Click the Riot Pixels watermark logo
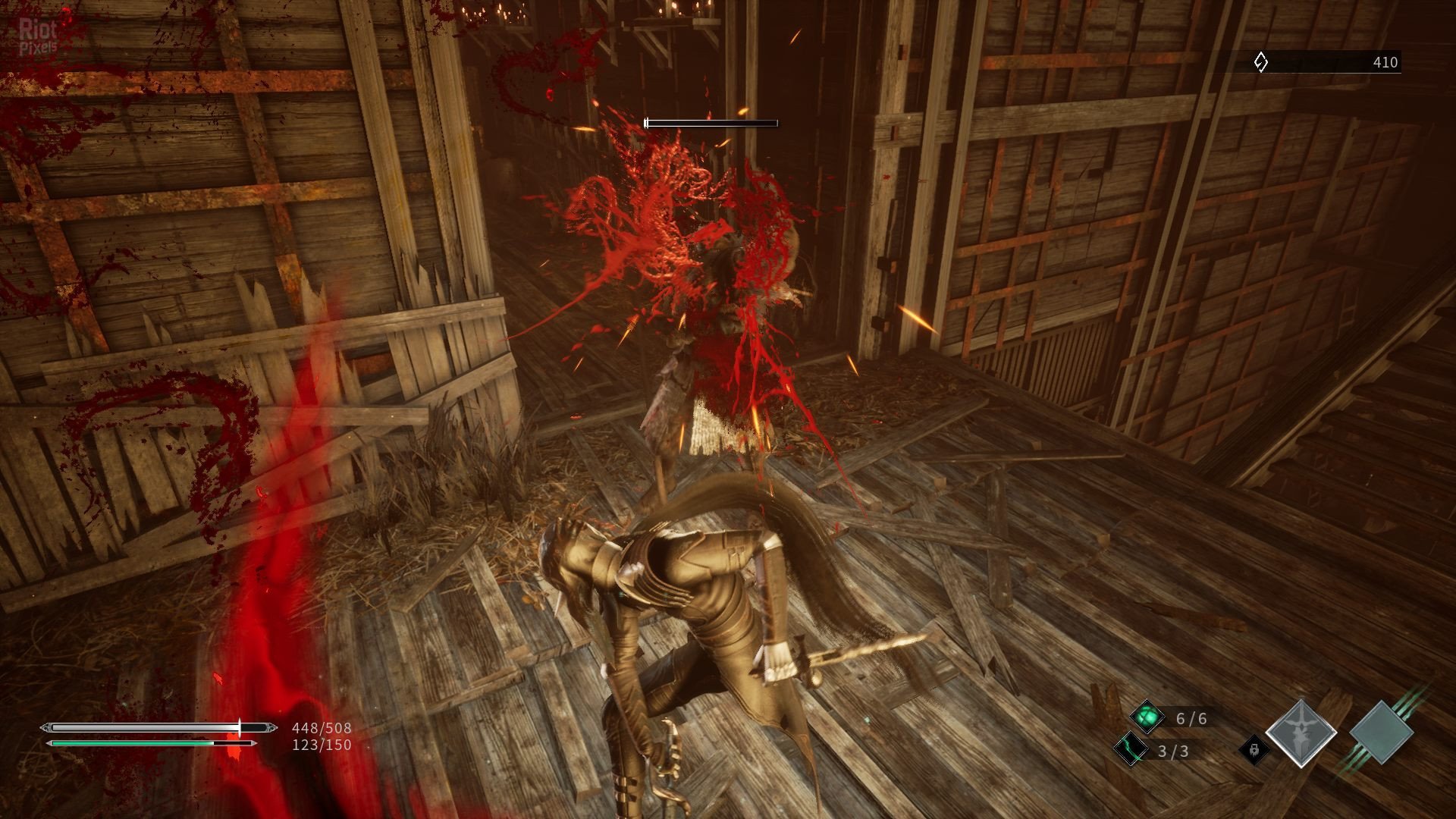This screenshot has height=819, width=1456. click(x=38, y=36)
